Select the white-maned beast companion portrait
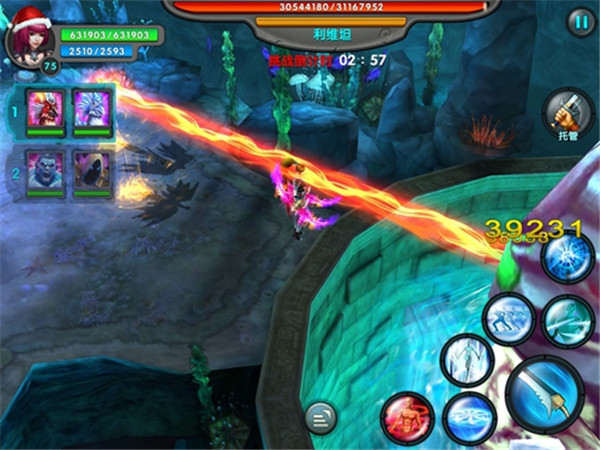This screenshot has height=450, width=600. (x=92, y=109)
